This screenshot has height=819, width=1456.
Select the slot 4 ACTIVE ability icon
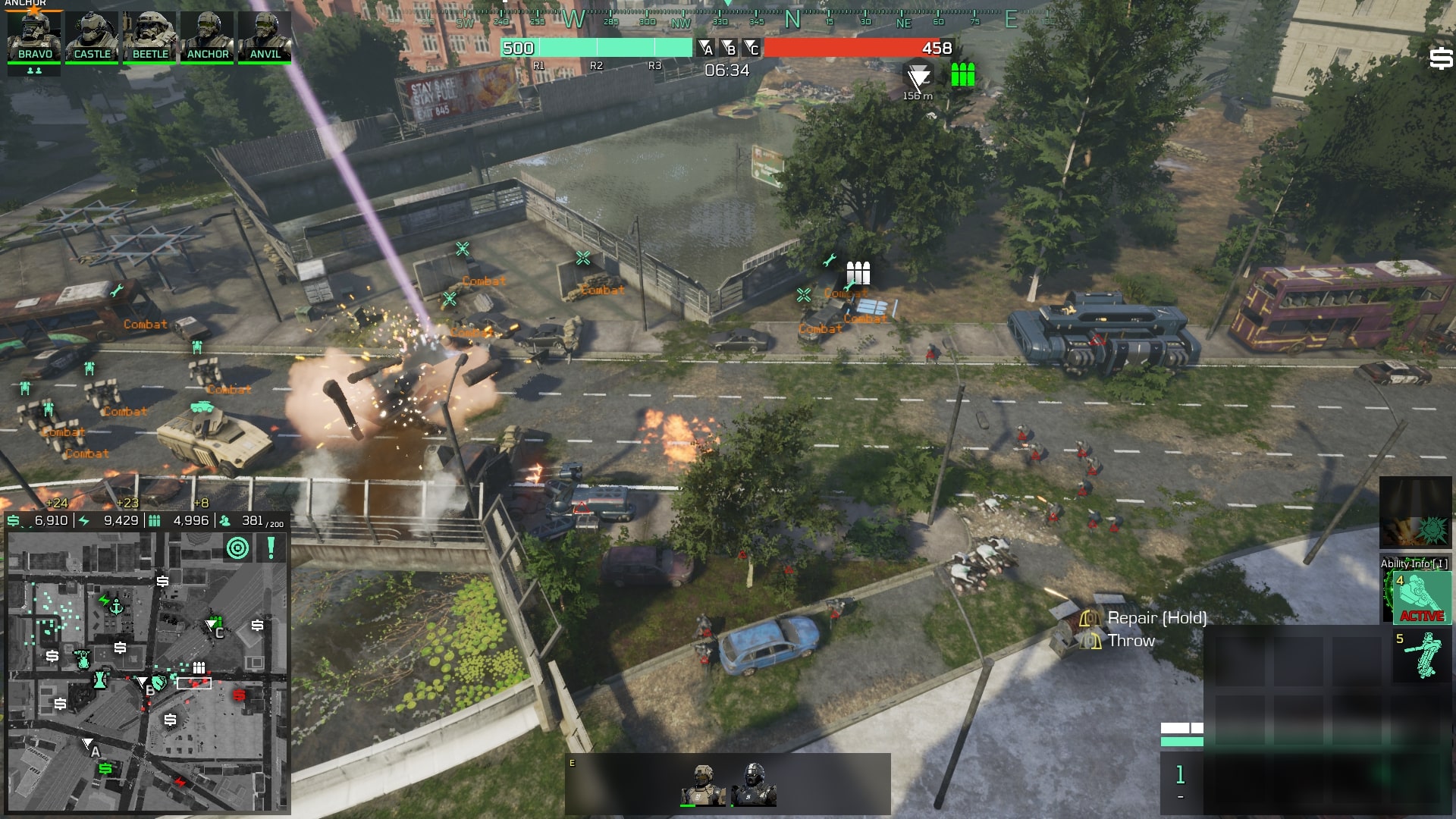pos(1422,598)
